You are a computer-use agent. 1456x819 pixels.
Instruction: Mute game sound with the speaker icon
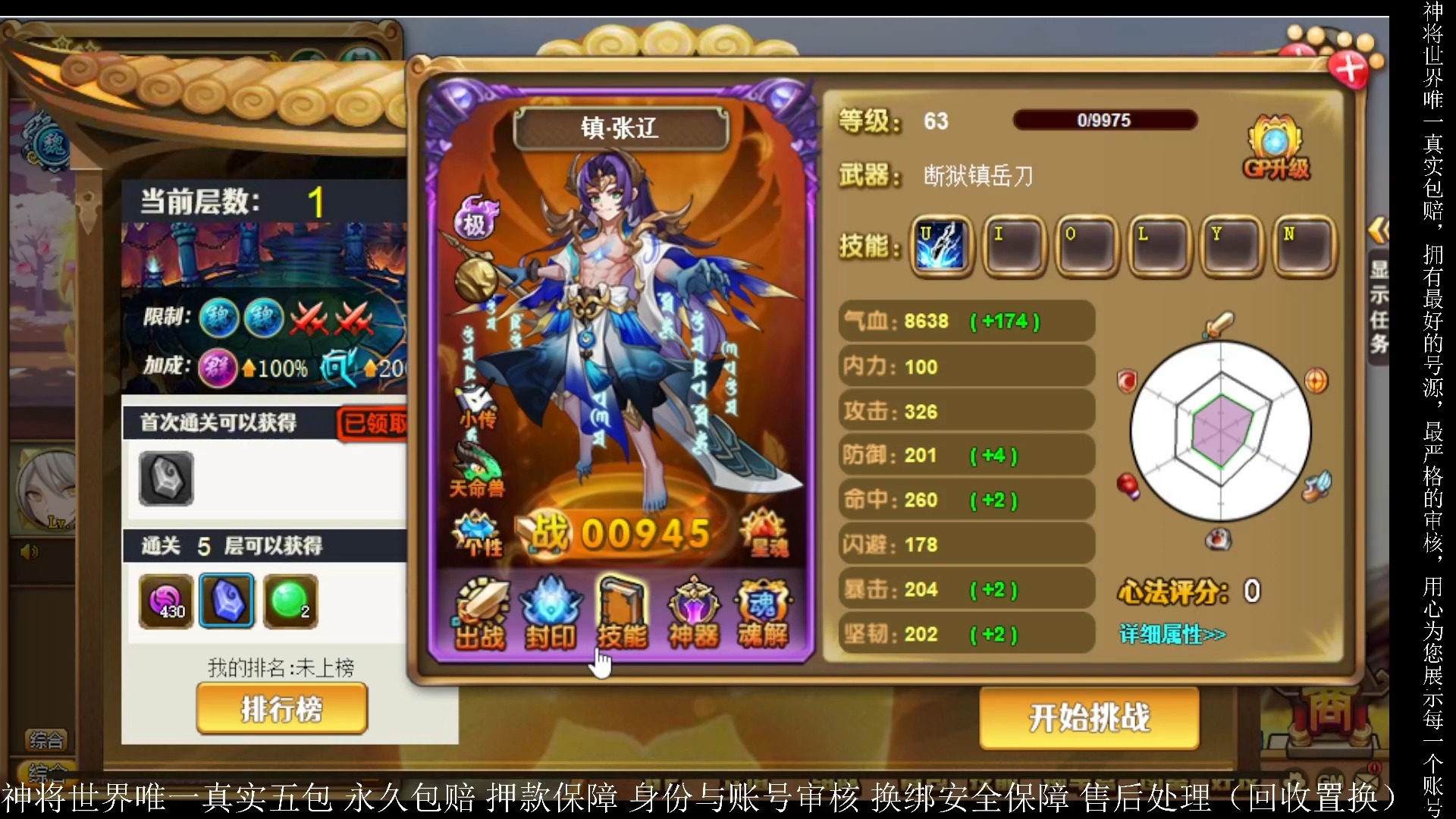30,552
